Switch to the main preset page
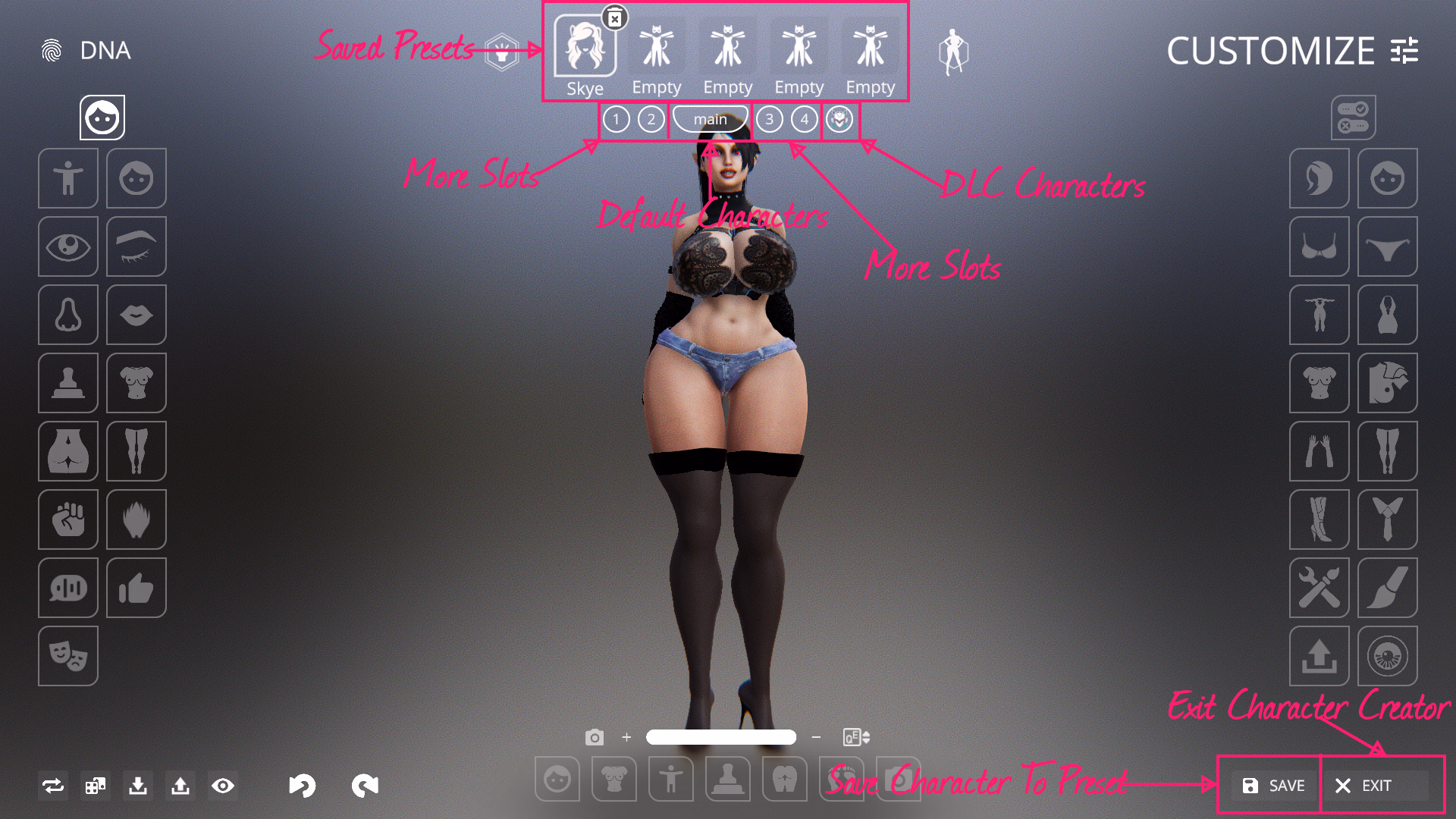 coord(710,119)
